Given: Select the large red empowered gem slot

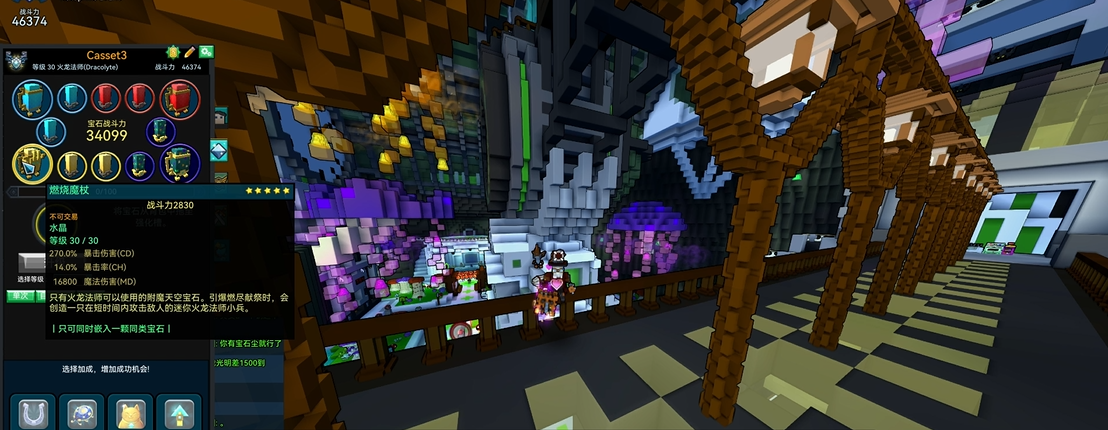Looking at the screenshot, I should pos(177,99).
